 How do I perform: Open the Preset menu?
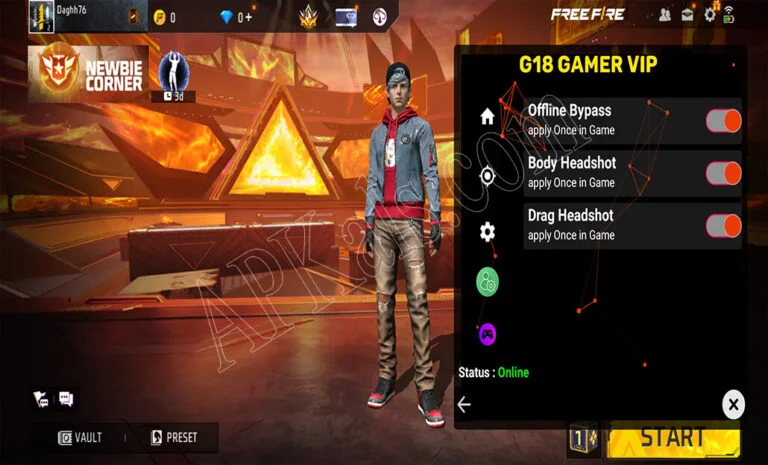(174, 437)
